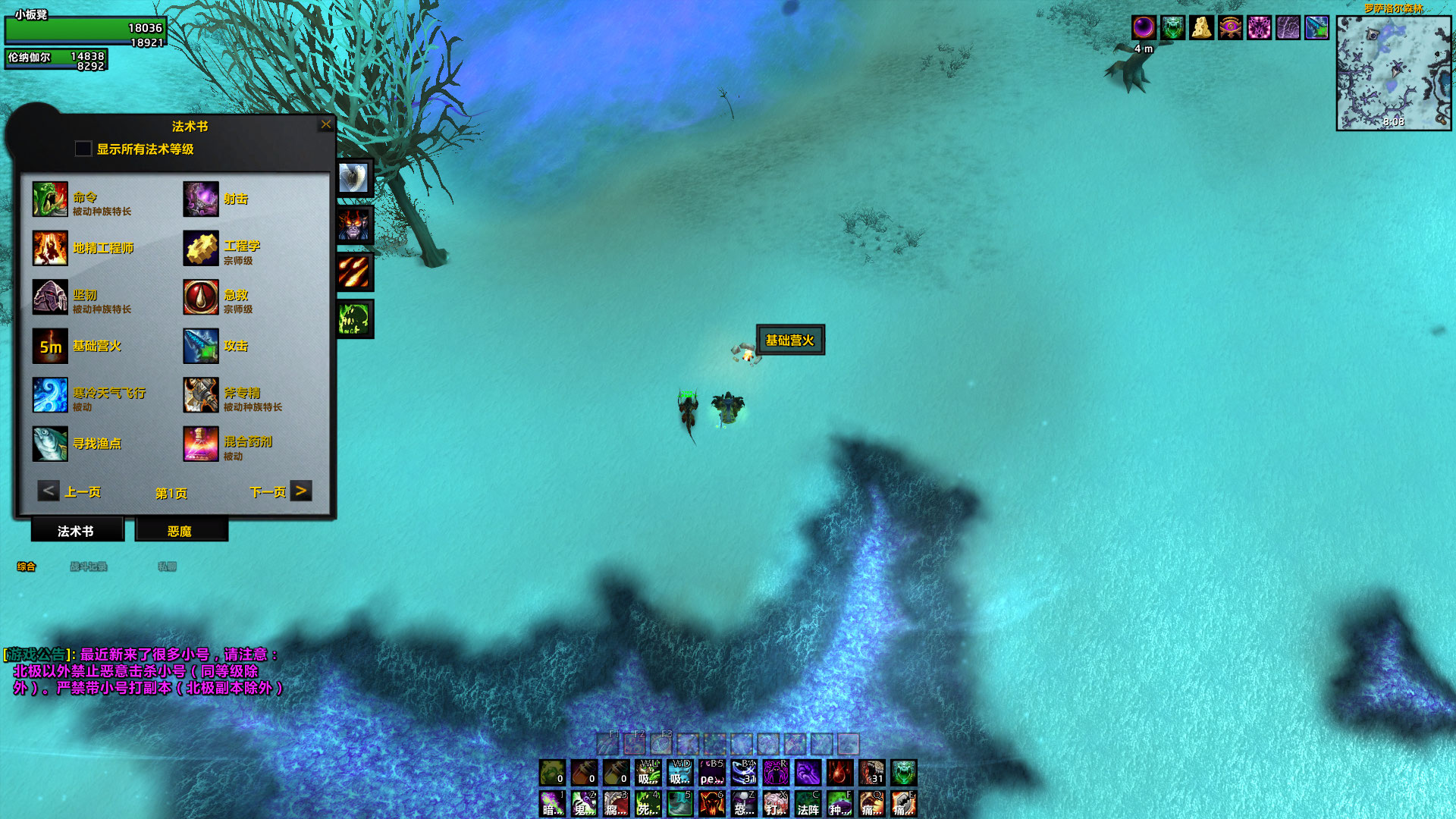Click the 地精工程师 spell icon

50,249
